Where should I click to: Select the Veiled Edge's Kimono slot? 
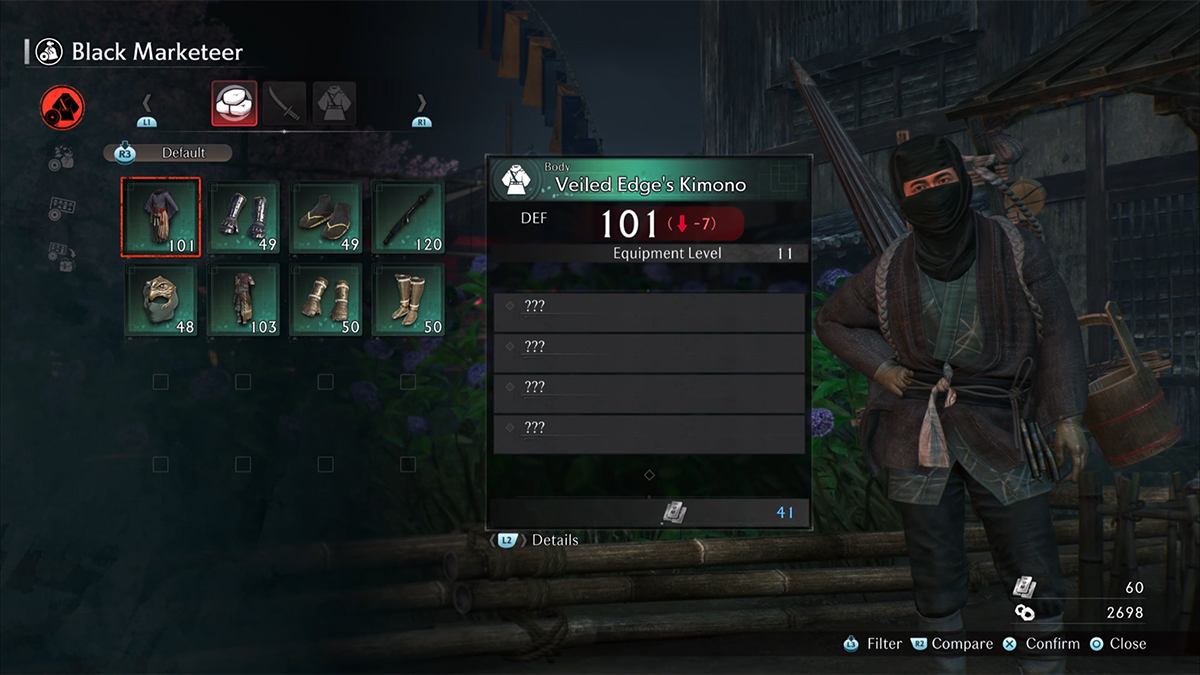(x=161, y=217)
